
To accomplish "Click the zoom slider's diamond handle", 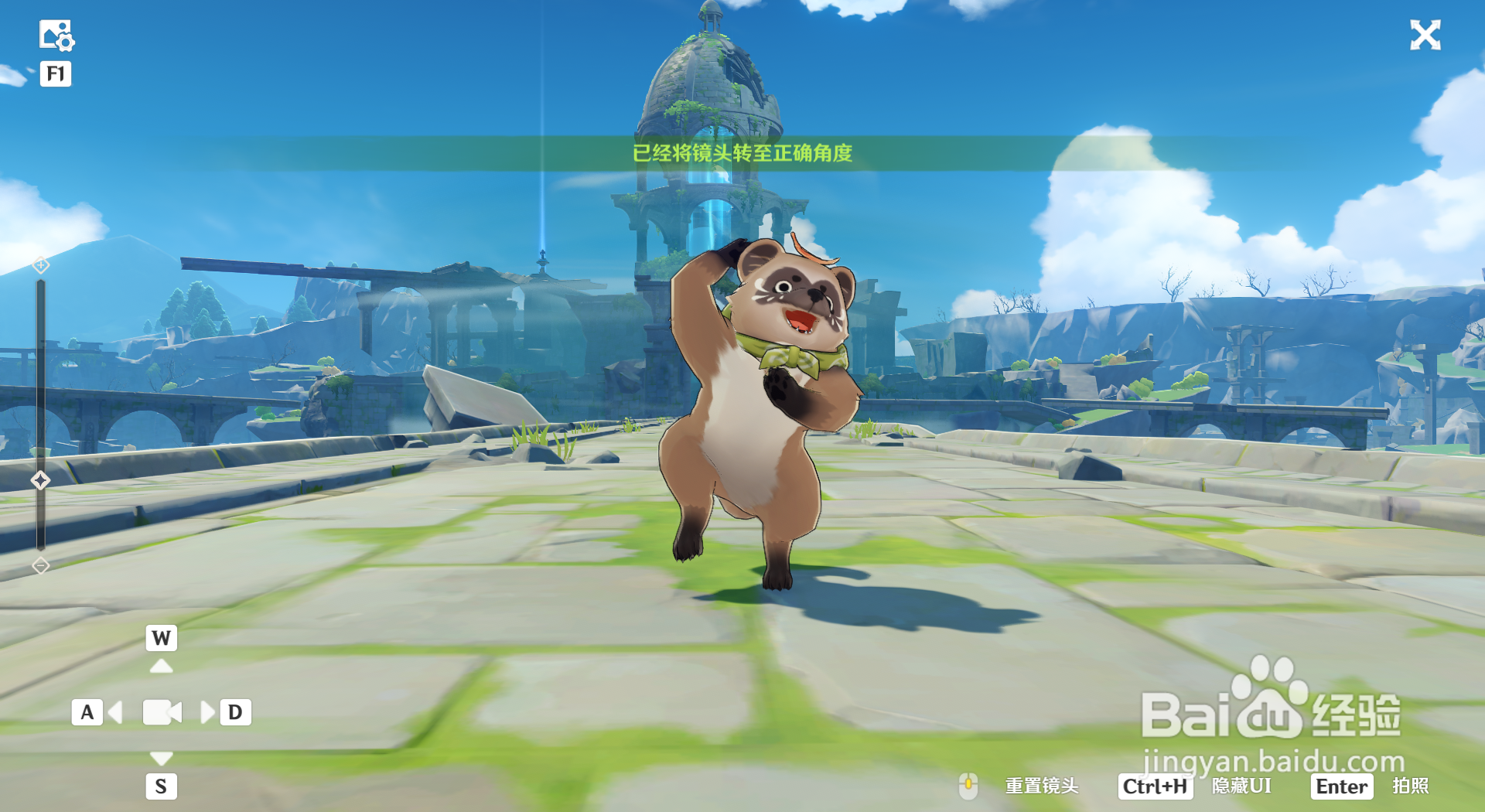I will 40,480.
